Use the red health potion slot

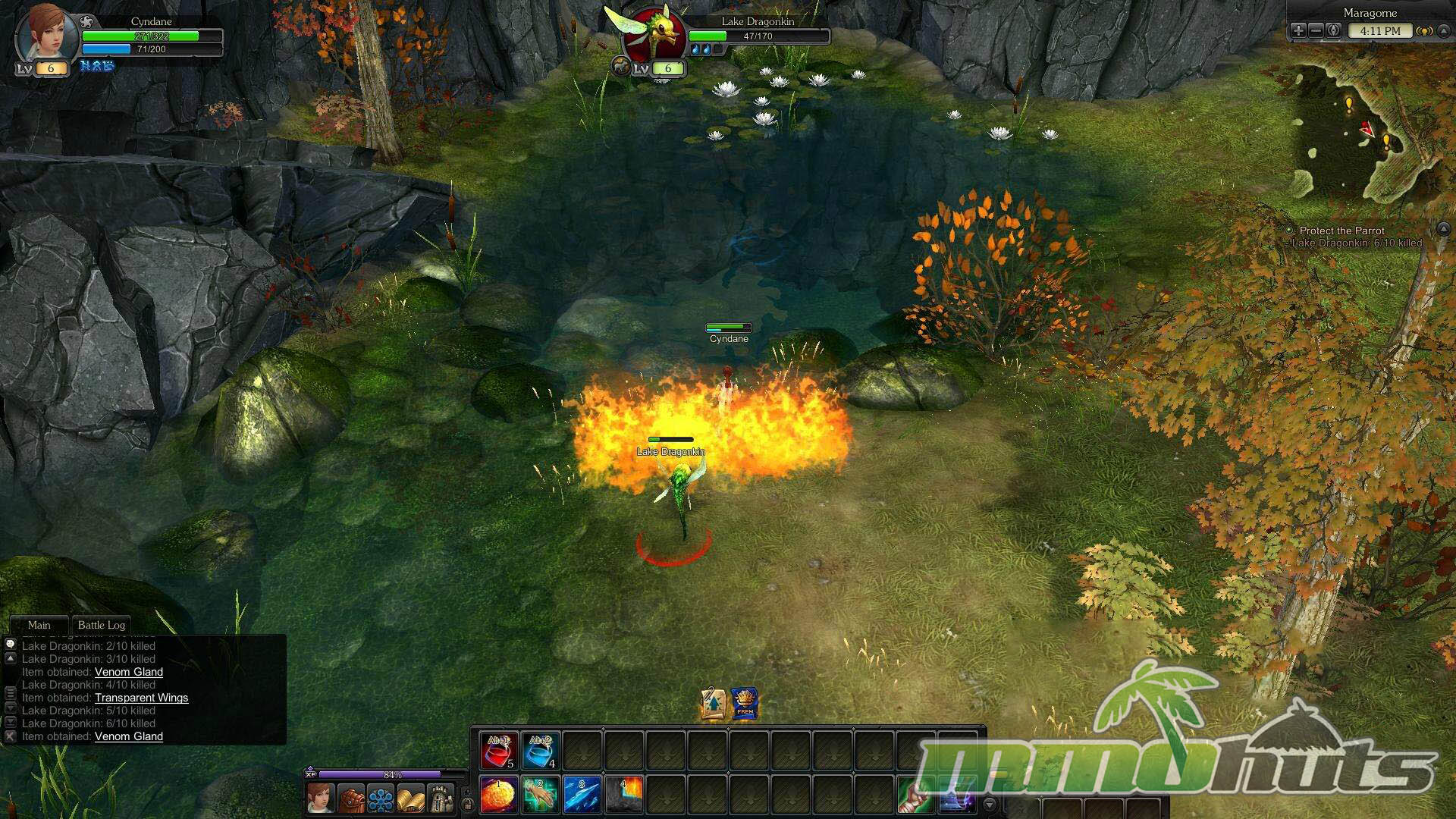(499, 751)
